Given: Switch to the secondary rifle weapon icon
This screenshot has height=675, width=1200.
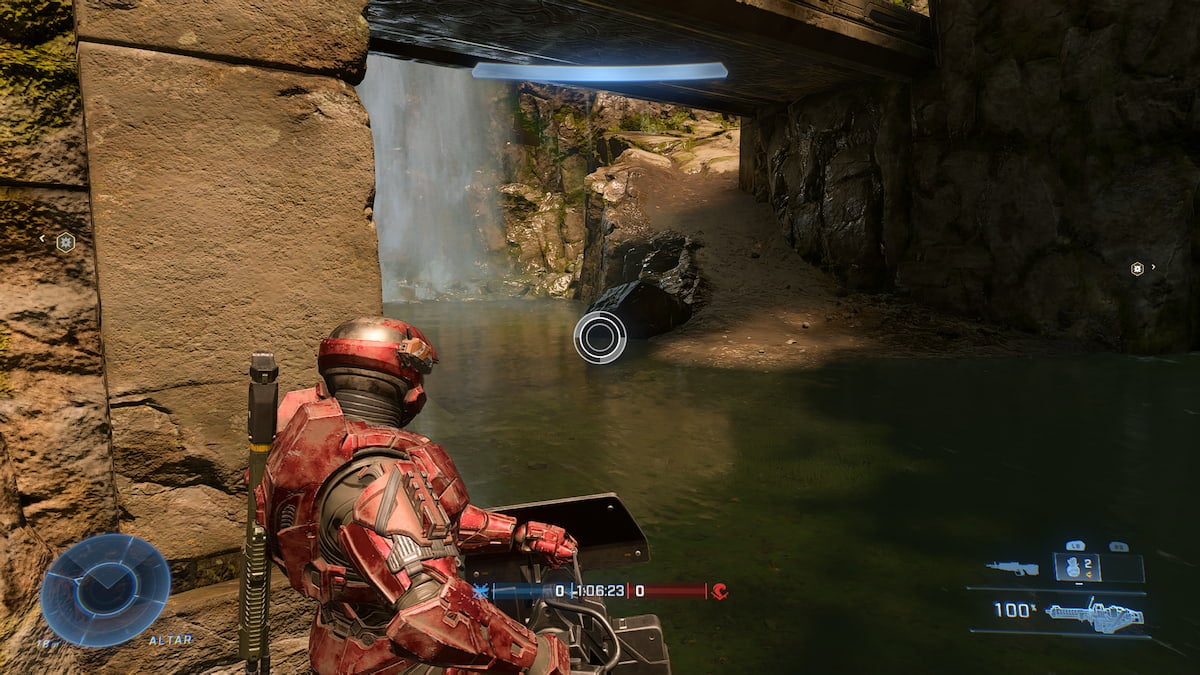Looking at the screenshot, I should click(1011, 568).
